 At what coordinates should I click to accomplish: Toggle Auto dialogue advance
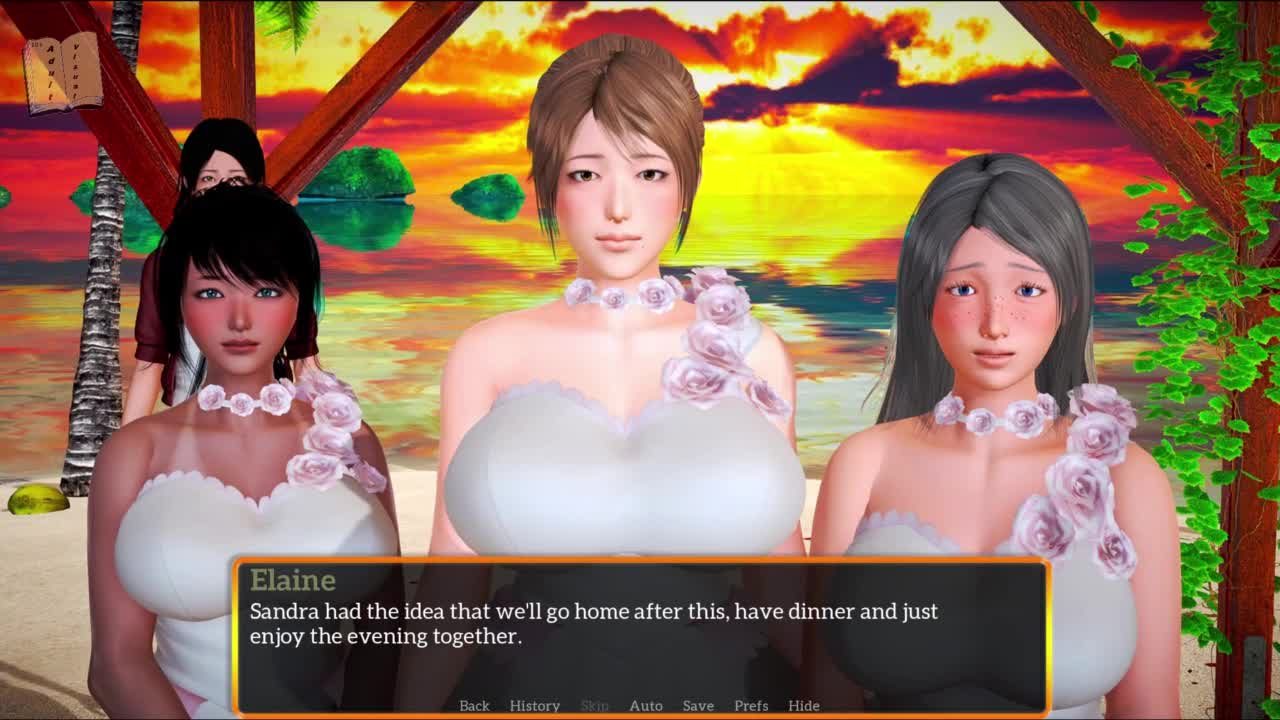645,705
